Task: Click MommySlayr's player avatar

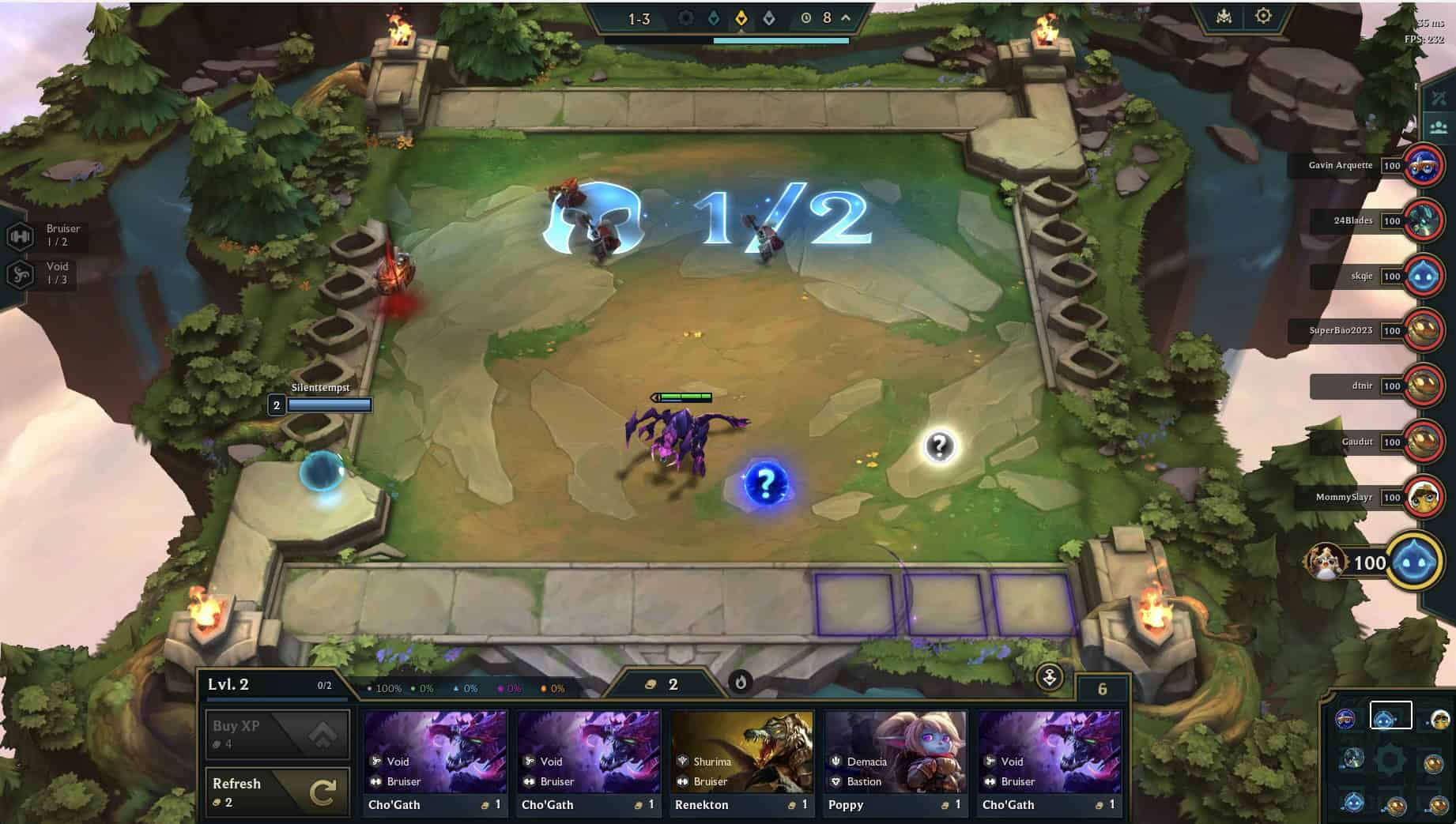Action: click(x=1423, y=498)
